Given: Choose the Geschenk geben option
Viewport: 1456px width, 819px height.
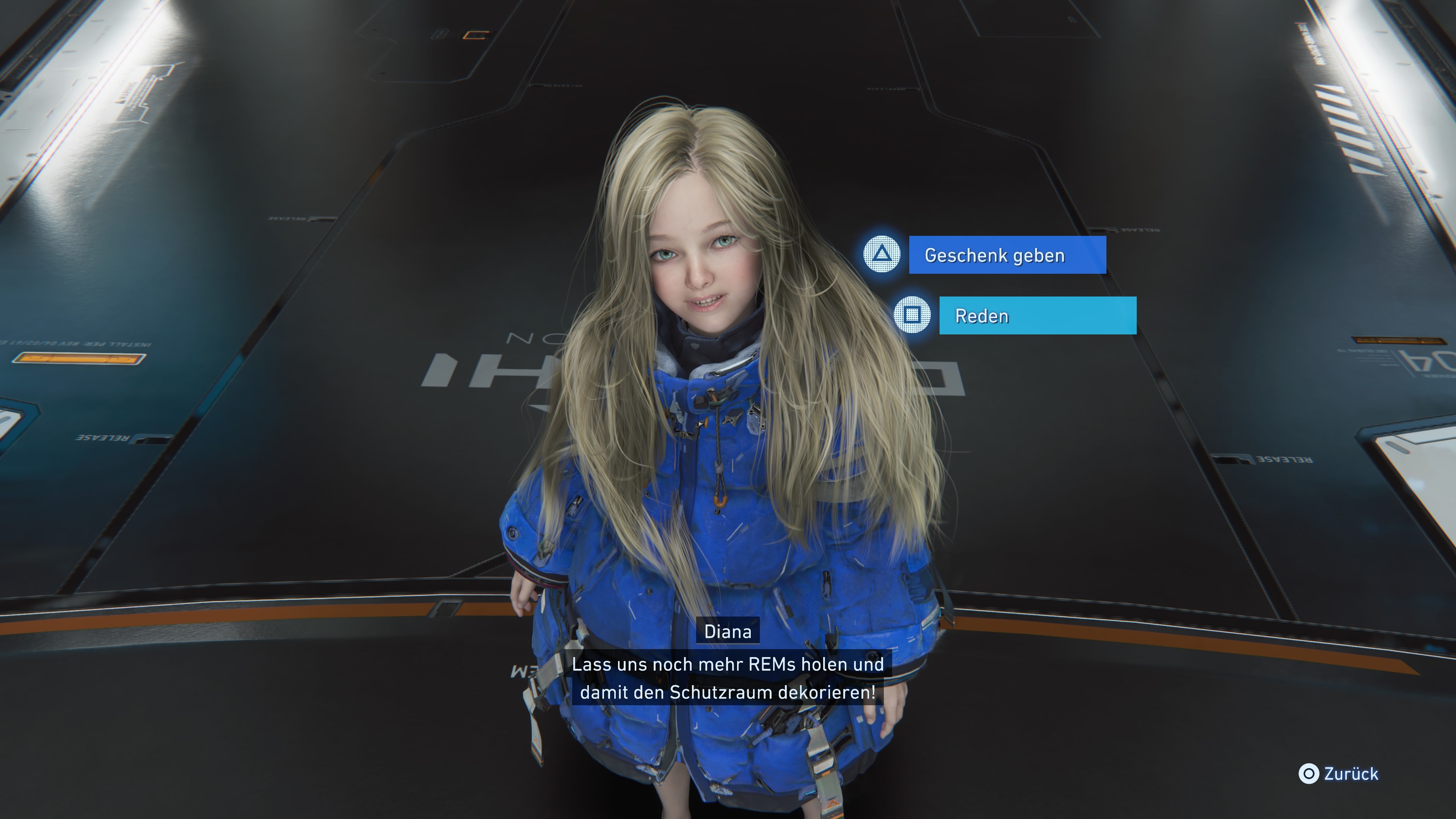Looking at the screenshot, I should [1007, 255].
